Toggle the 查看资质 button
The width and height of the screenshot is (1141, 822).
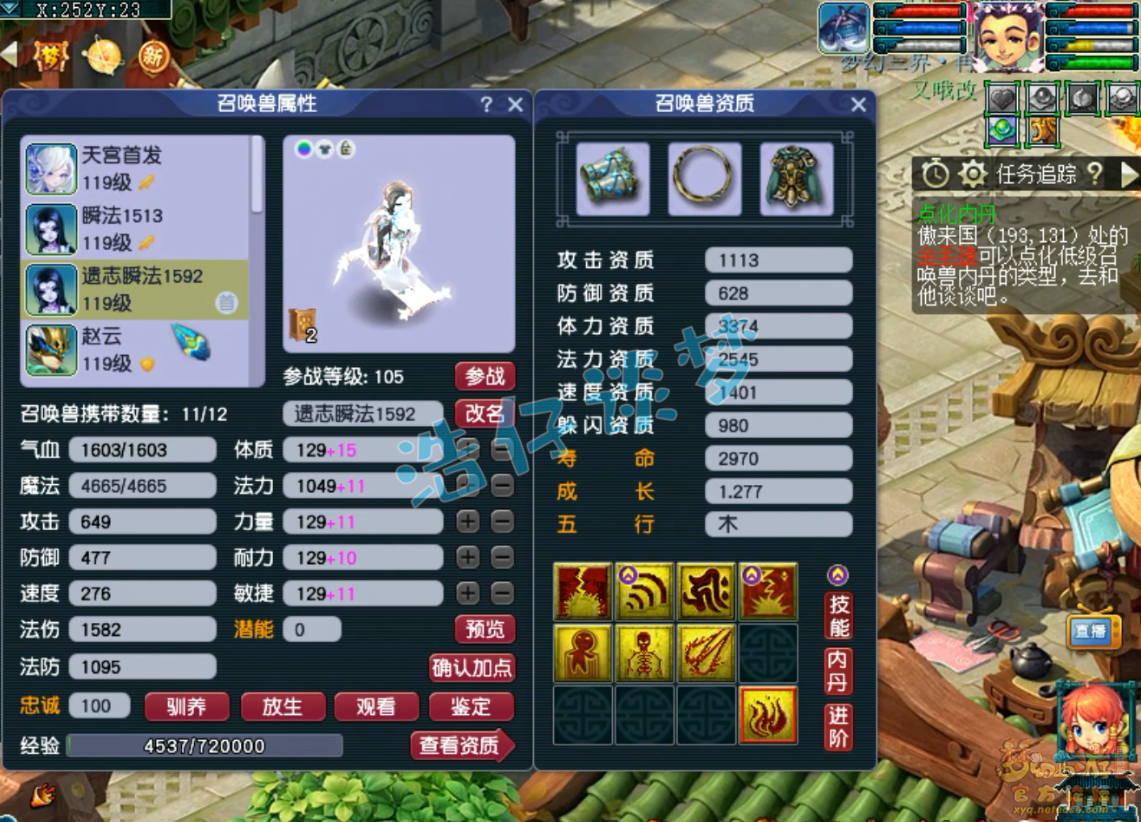coord(461,746)
